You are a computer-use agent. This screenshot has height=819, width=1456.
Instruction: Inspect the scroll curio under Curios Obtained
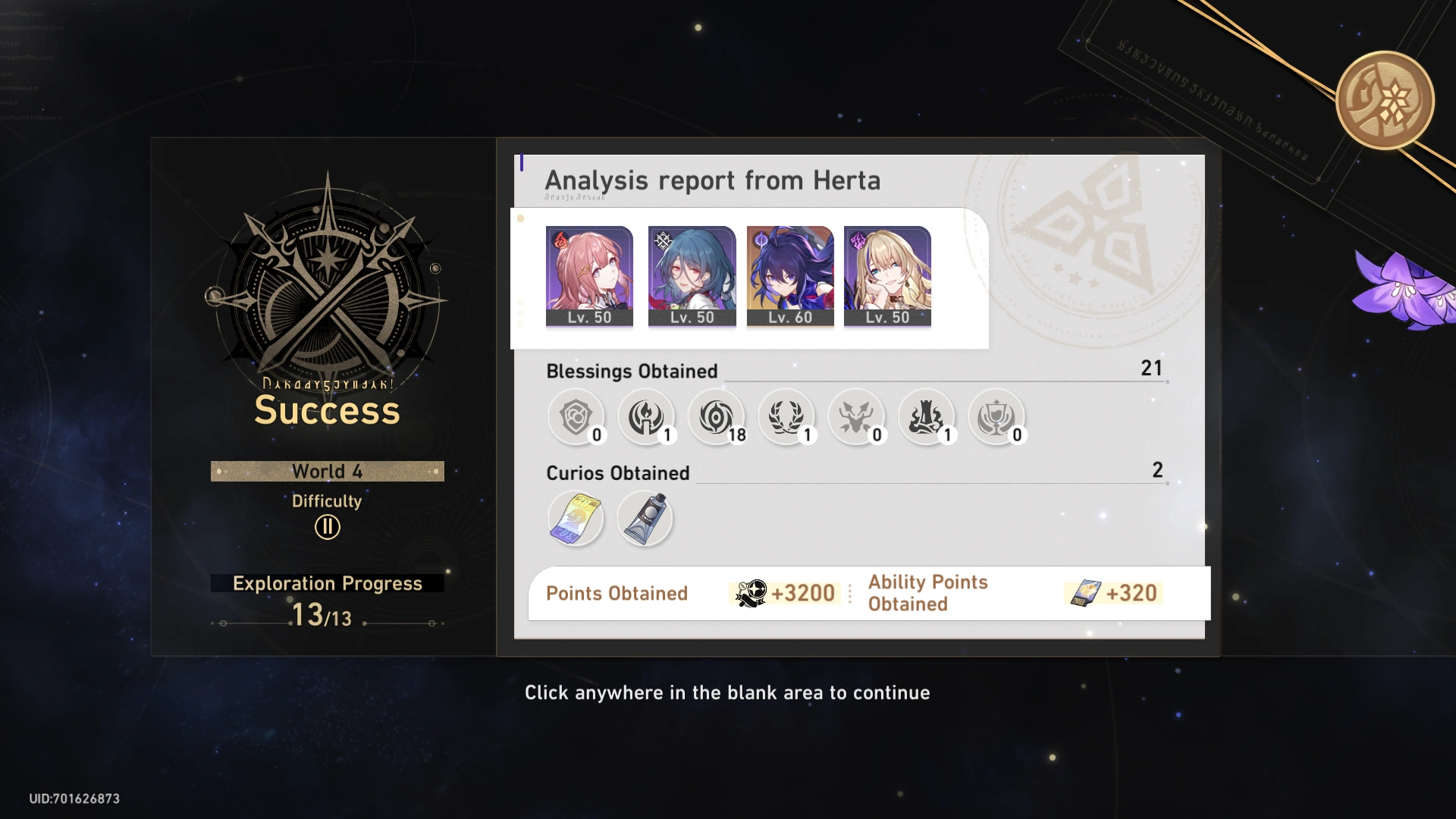coord(576,518)
